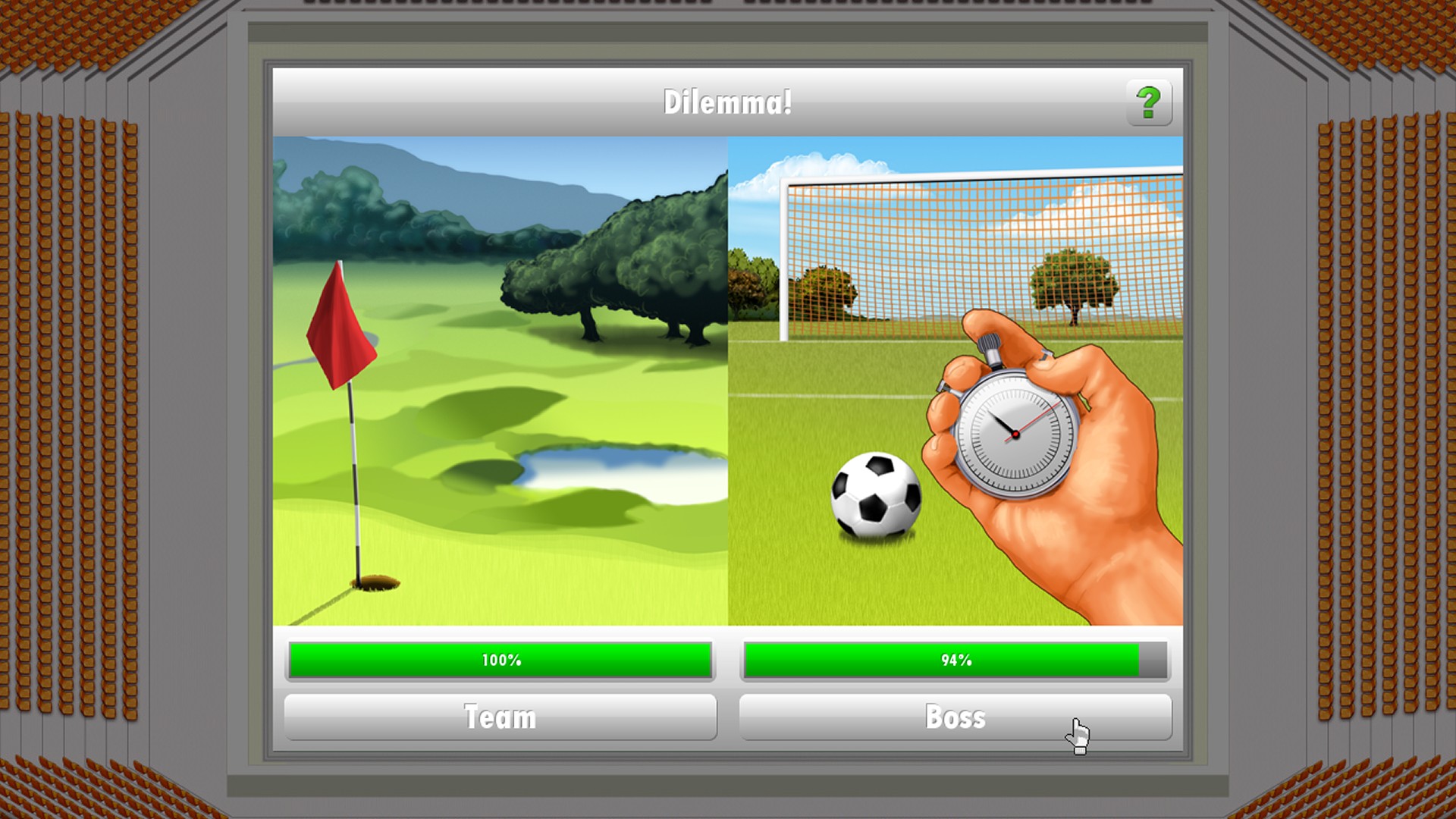Click the 100% progress bar under the golf scene
The width and height of the screenshot is (1456, 819).
click(x=500, y=660)
